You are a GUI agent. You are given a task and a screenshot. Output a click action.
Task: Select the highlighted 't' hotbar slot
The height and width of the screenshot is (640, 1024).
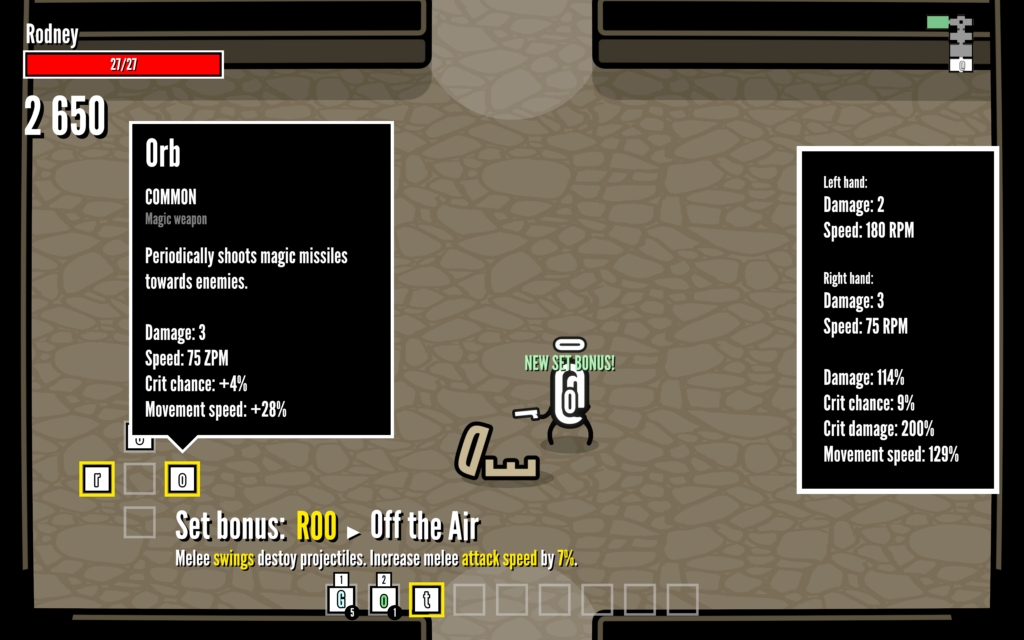click(x=427, y=599)
